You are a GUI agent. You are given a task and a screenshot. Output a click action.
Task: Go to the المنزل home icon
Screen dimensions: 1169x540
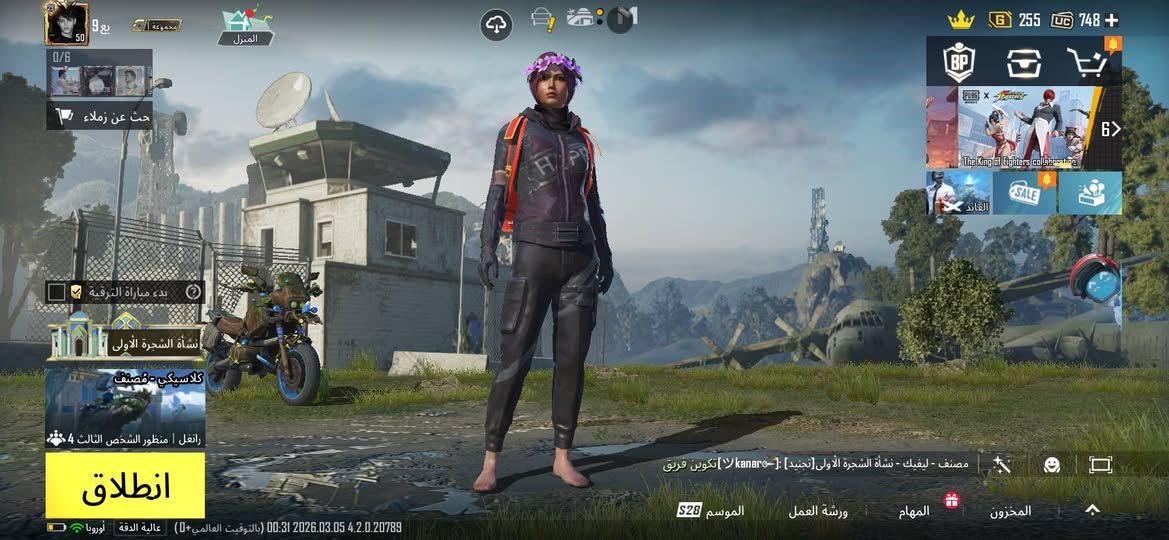[245, 27]
